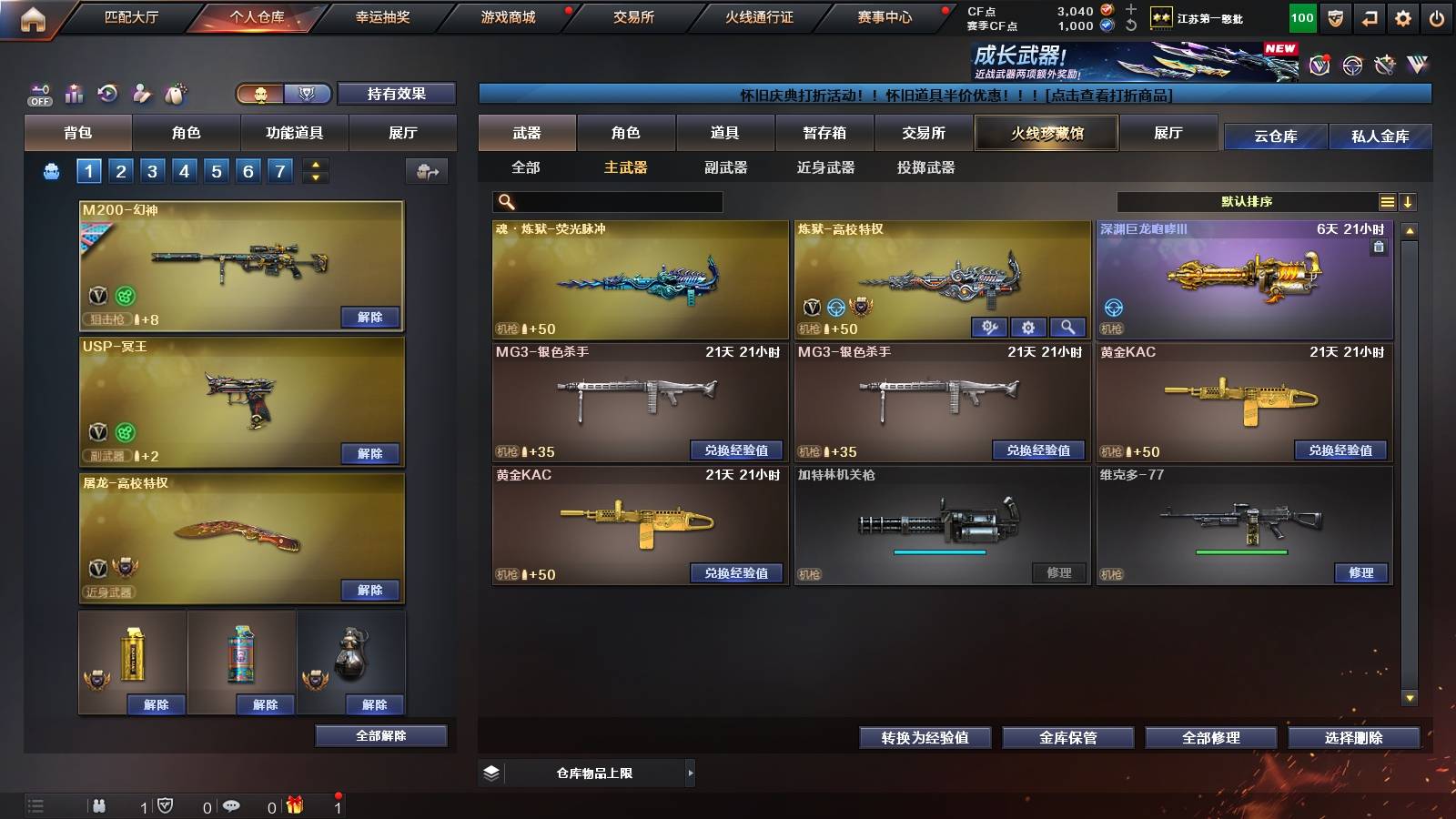Viewport: 1456px width, 819px height.
Task: Open the wrench modification icon on 炼狱-高校特权 card
Action: click(x=992, y=327)
